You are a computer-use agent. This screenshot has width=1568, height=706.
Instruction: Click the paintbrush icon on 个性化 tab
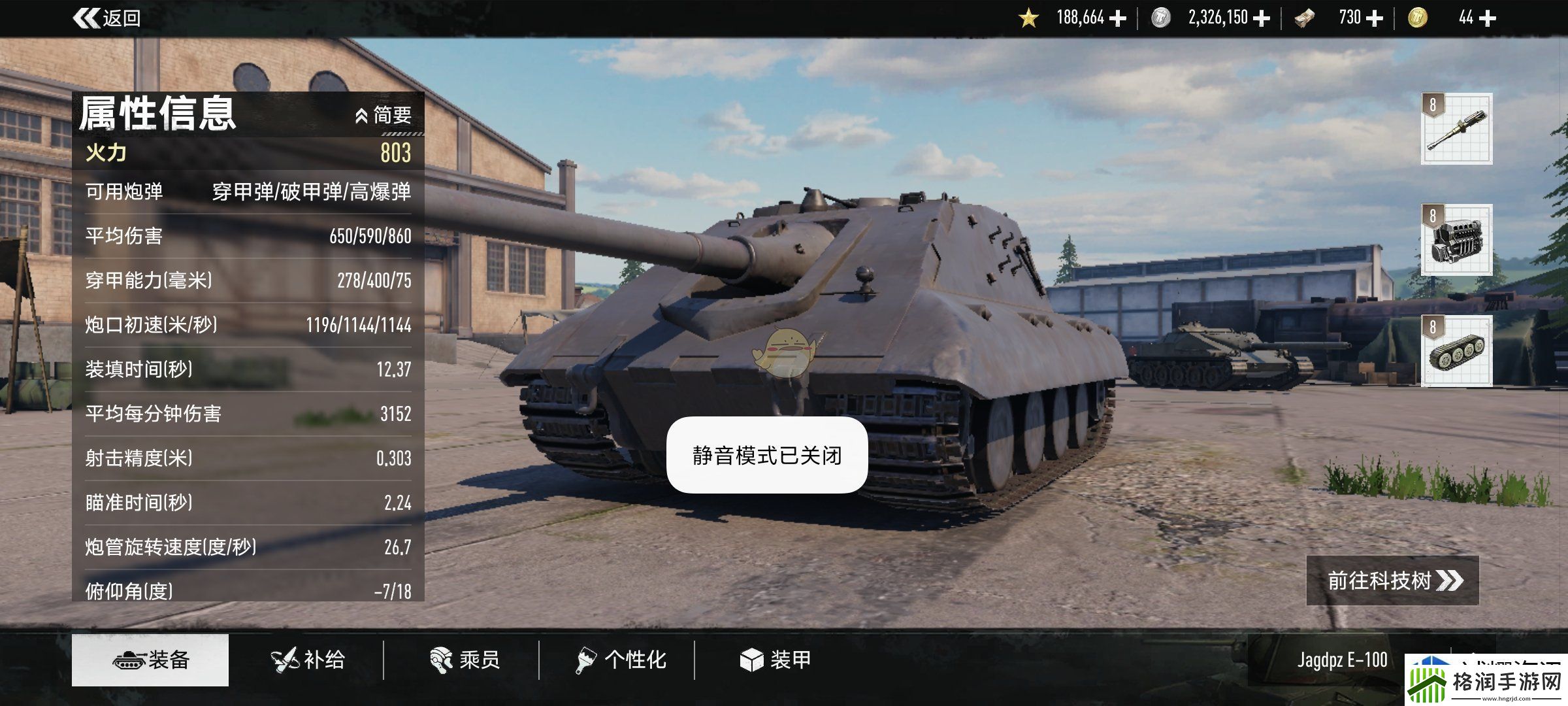click(583, 660)
